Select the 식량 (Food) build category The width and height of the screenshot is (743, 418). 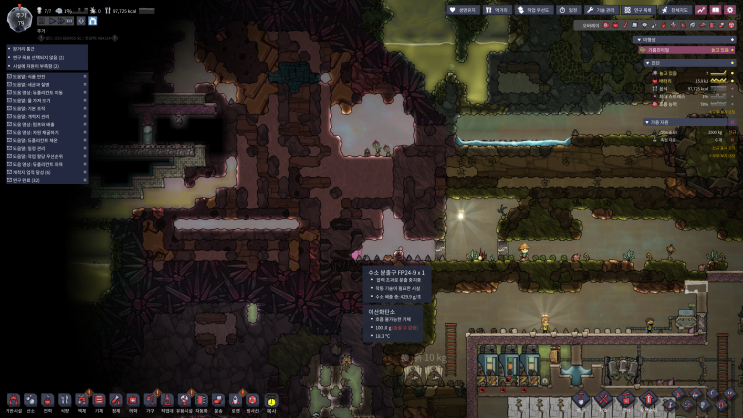(64, 402)
